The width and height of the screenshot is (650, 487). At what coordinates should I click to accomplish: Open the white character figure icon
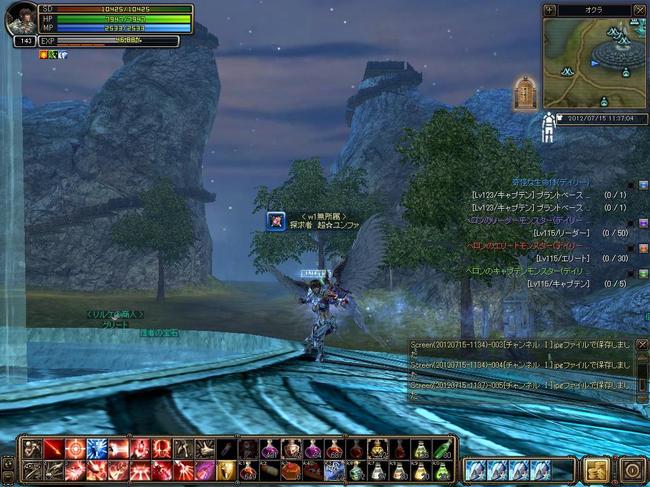coord(549,126)
